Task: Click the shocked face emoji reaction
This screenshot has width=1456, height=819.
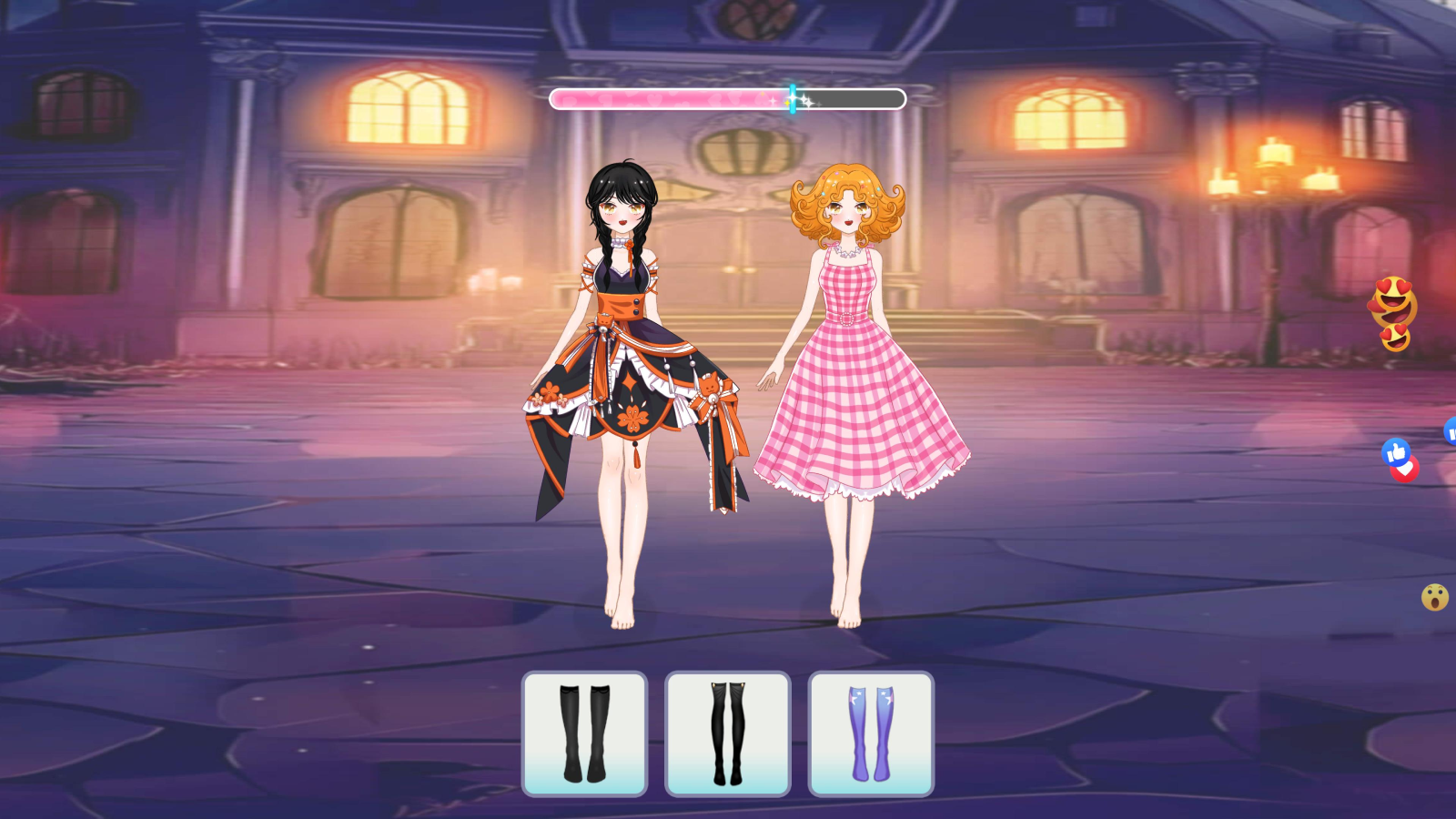Action: pos(1433,596)
